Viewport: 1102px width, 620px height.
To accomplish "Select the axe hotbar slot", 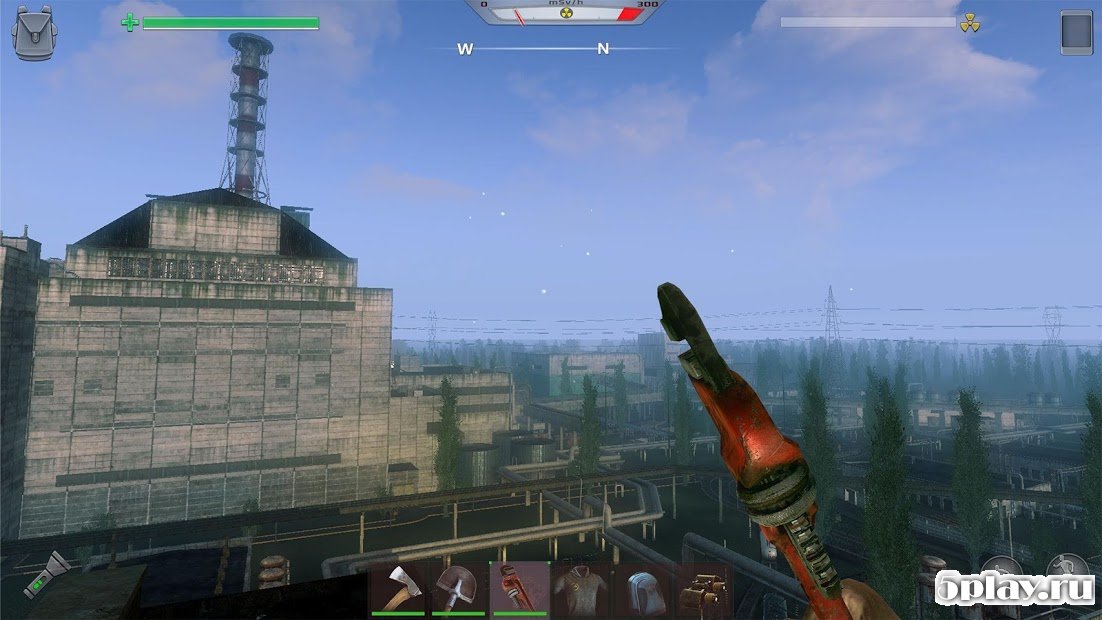I will (399, 588).
